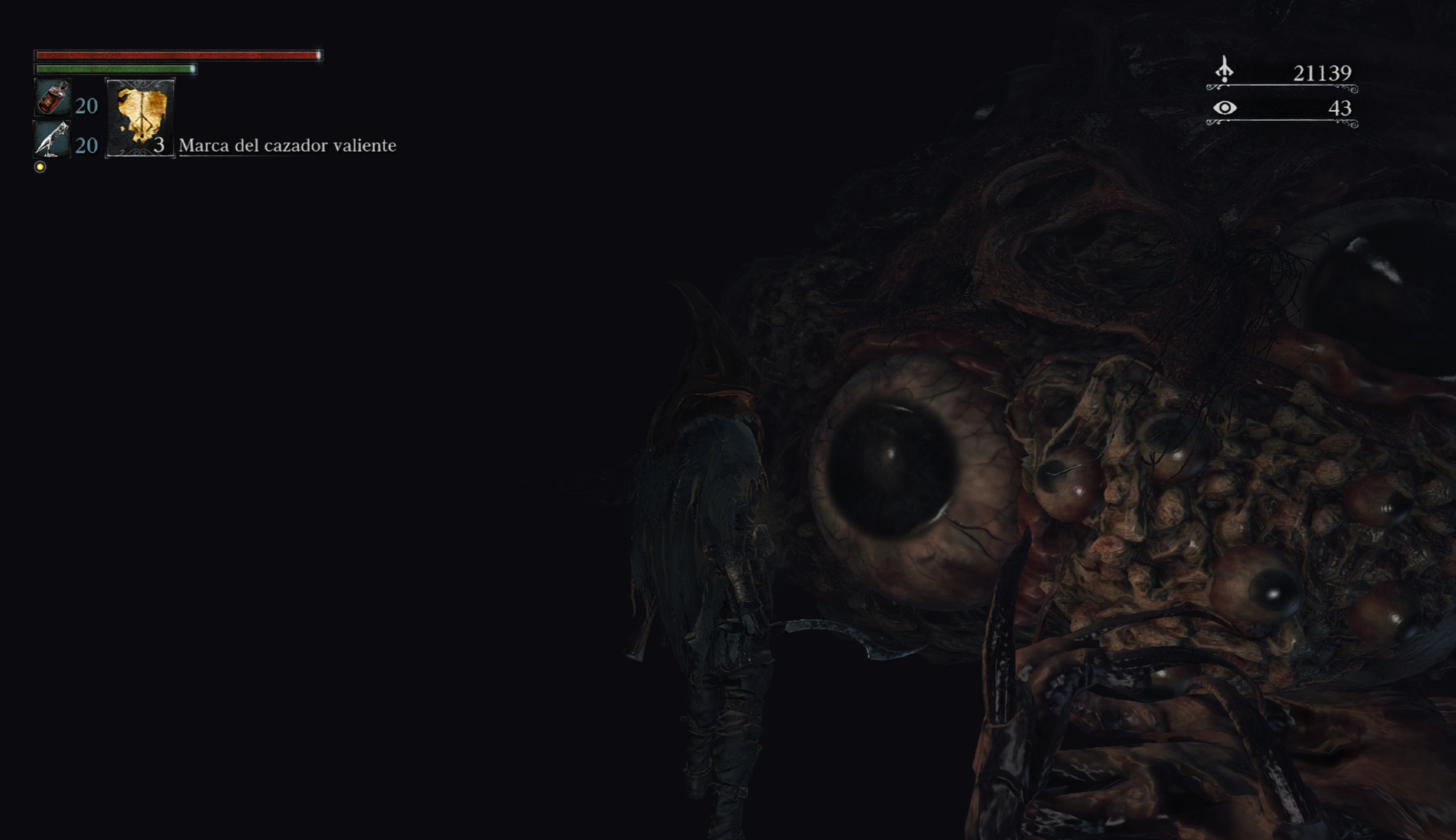This screenshot has width=1456, height=840.
Task: Click the insight eye icon
Action: coord(1224,108)
